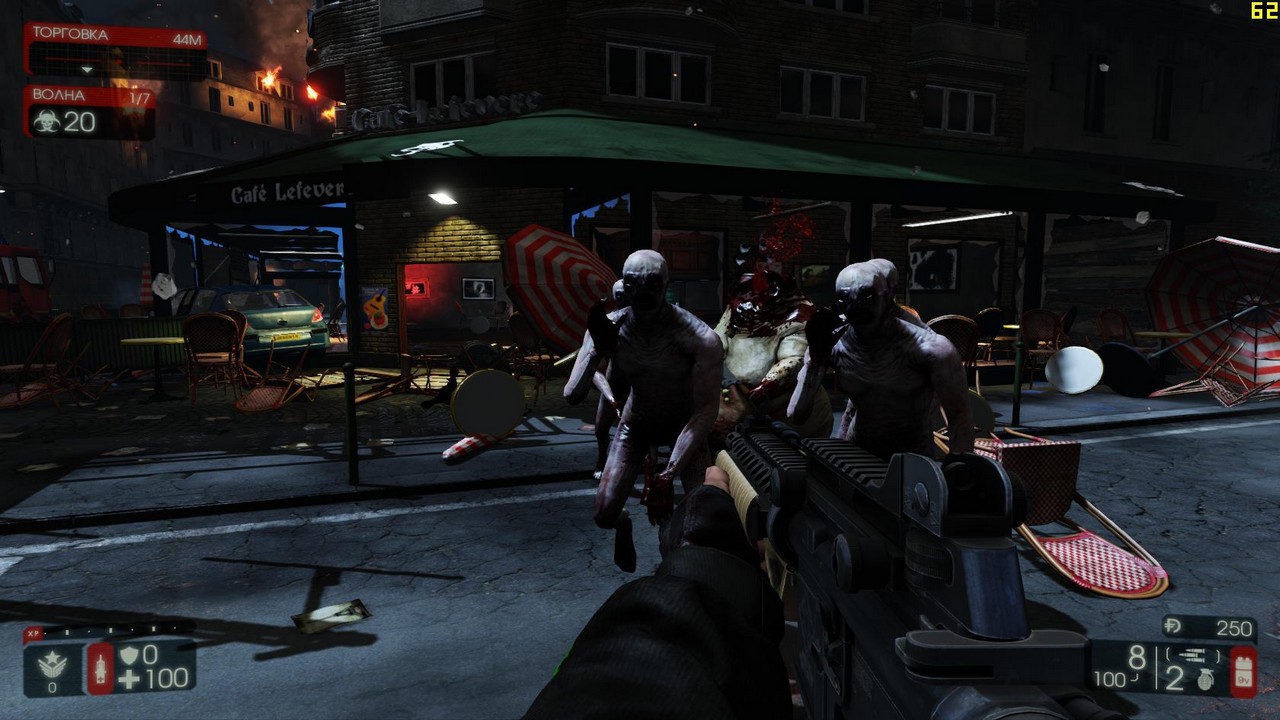Expand the trader direction arrow marker
The width and height of the screenshot is (1280, 720).
[x=87, y=69]
